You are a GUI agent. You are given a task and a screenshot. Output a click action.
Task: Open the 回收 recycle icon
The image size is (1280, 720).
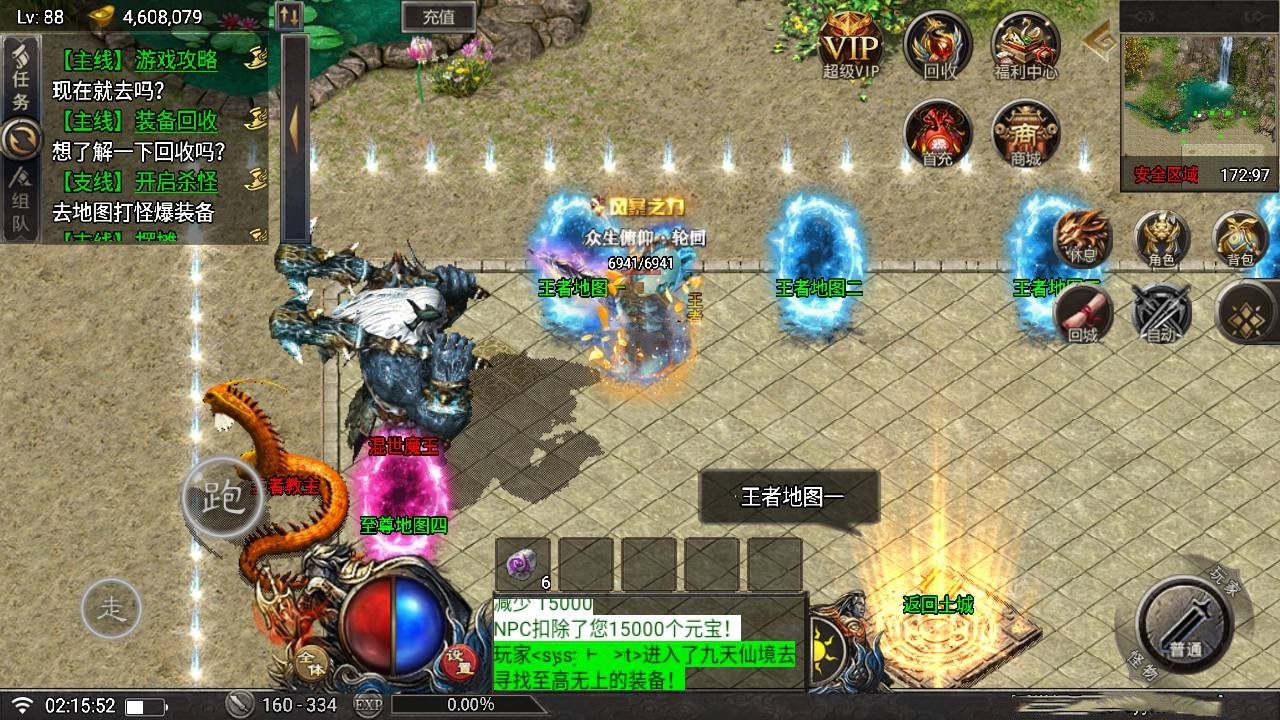point(936,45)
